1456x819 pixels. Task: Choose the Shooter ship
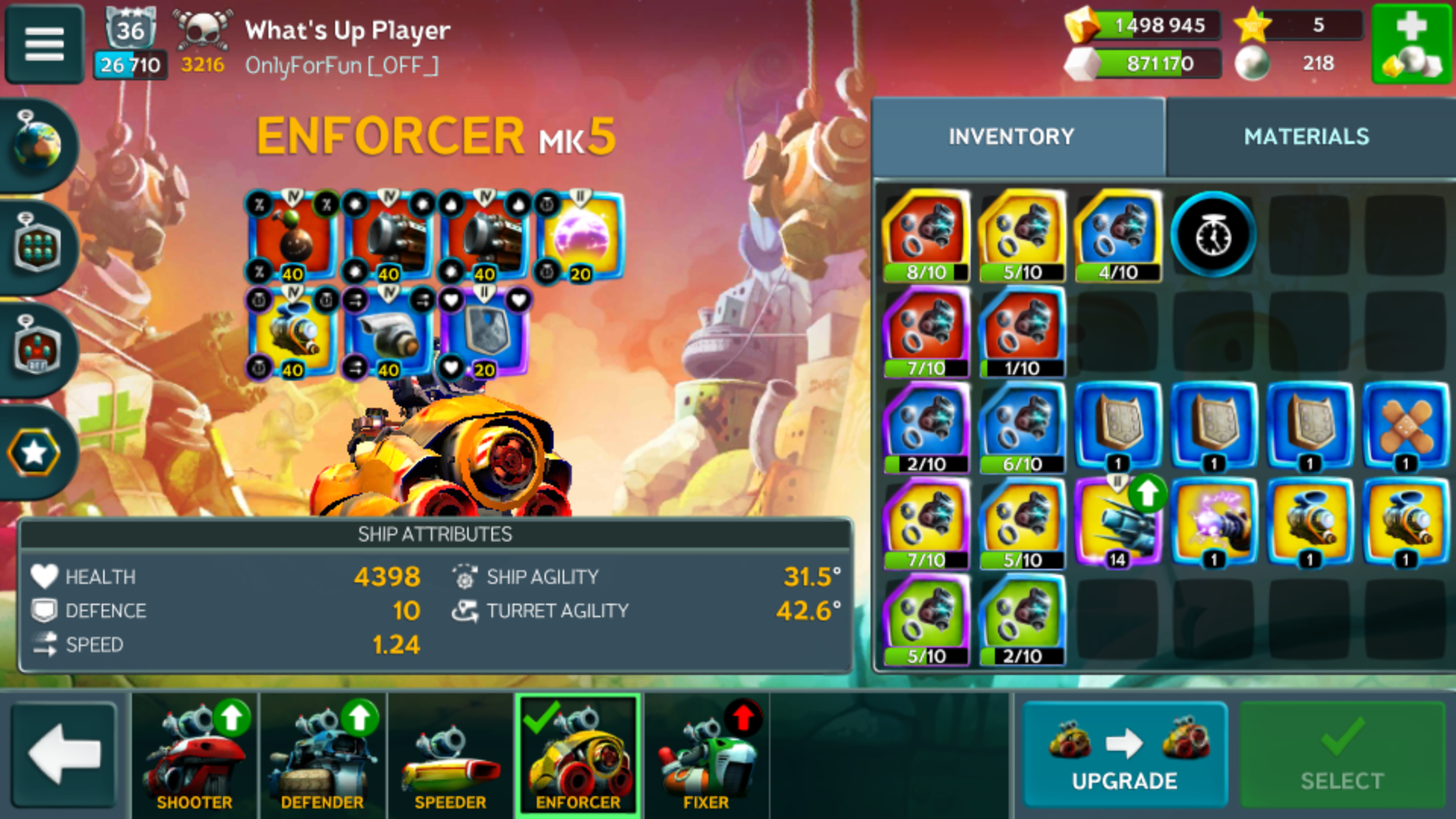tap(195, 755)
